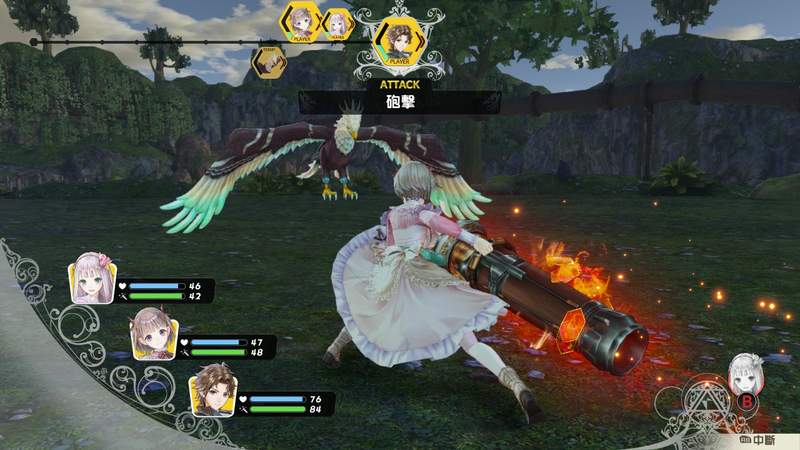Click the pink-haired girl turn-order hexagon
The width and height of the screenshot is (800, 450).
(x=338, y=22)
